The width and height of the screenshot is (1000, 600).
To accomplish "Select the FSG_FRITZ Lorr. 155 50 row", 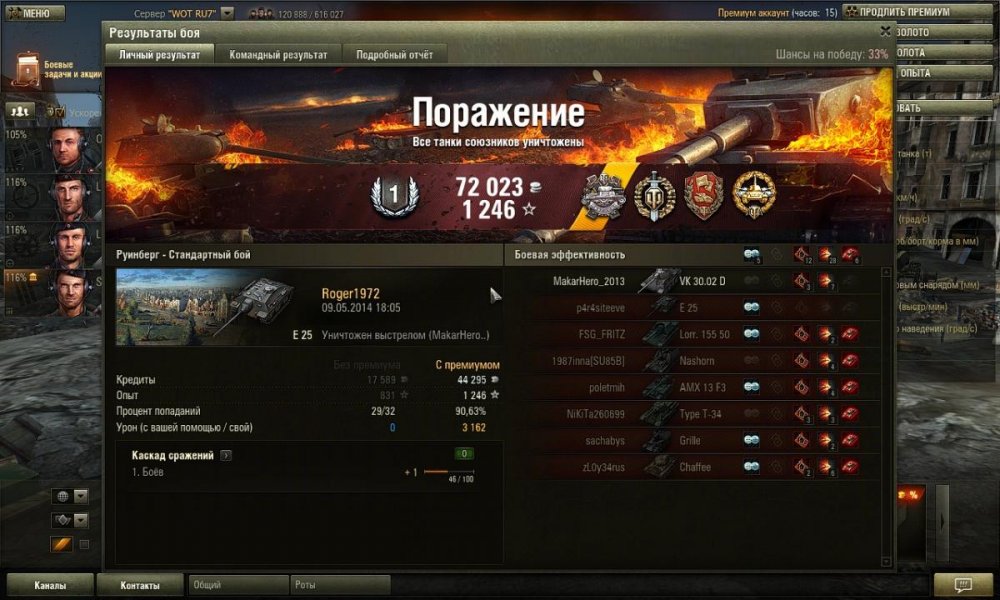I will tap(690, 334).
